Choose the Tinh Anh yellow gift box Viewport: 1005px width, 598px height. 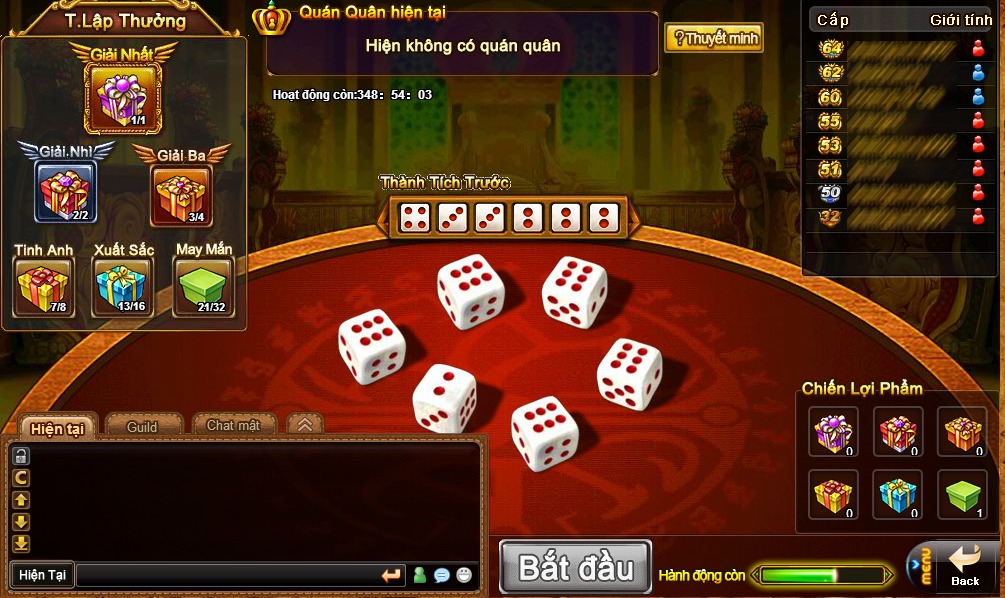pos(43,285)
